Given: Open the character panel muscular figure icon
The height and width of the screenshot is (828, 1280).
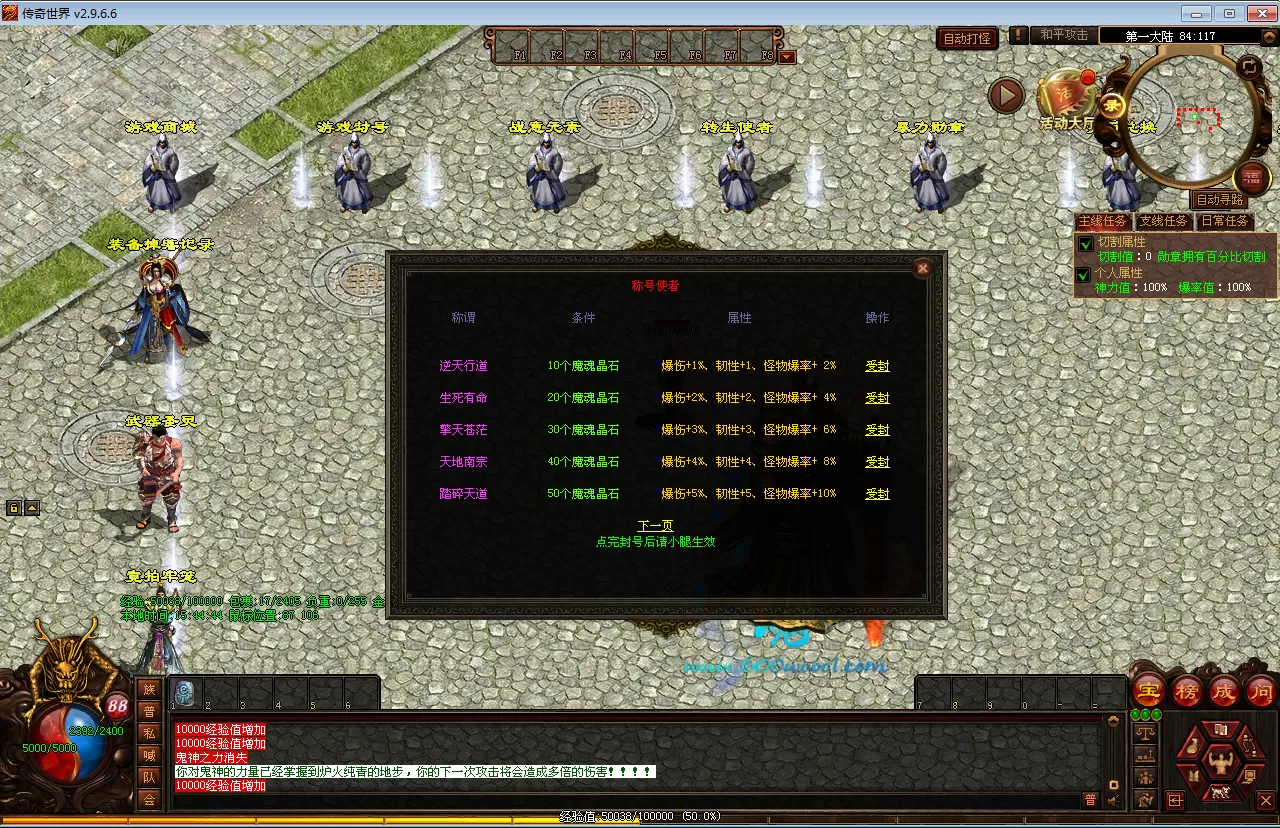Looking at the screenshot, I should tap(1220, 763).
